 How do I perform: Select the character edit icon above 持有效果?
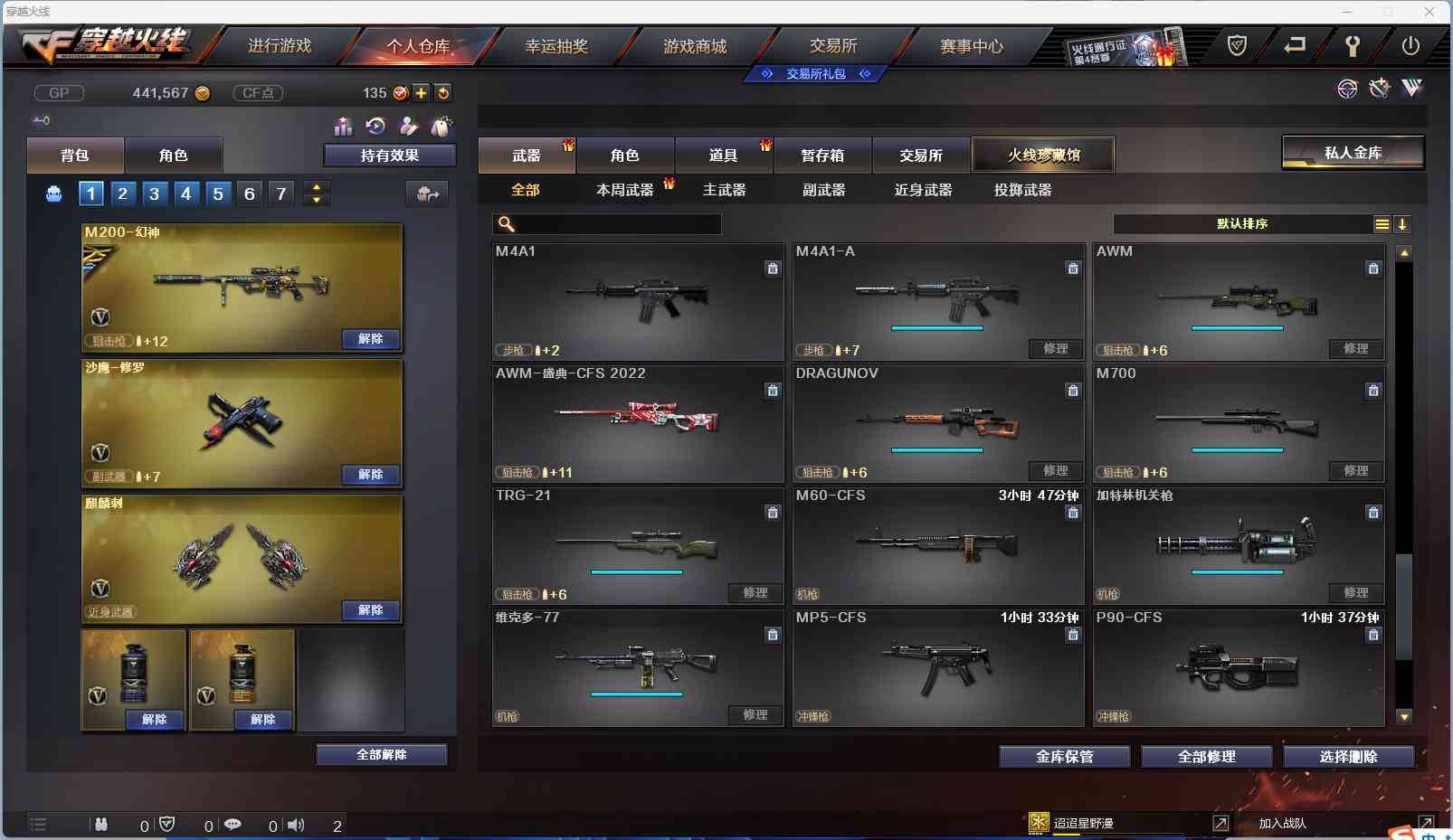tap(410, 127)
